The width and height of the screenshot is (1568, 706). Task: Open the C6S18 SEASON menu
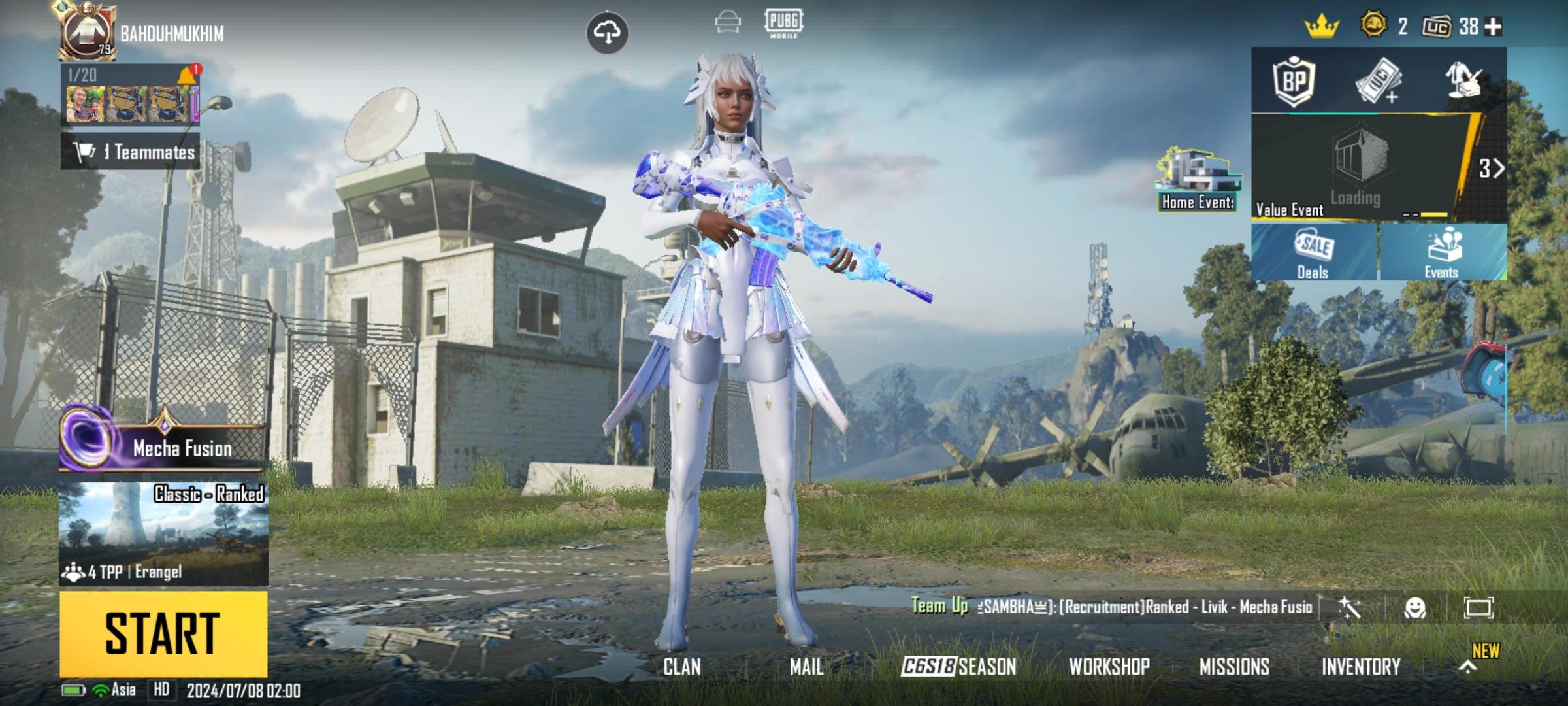pos(959,667)
